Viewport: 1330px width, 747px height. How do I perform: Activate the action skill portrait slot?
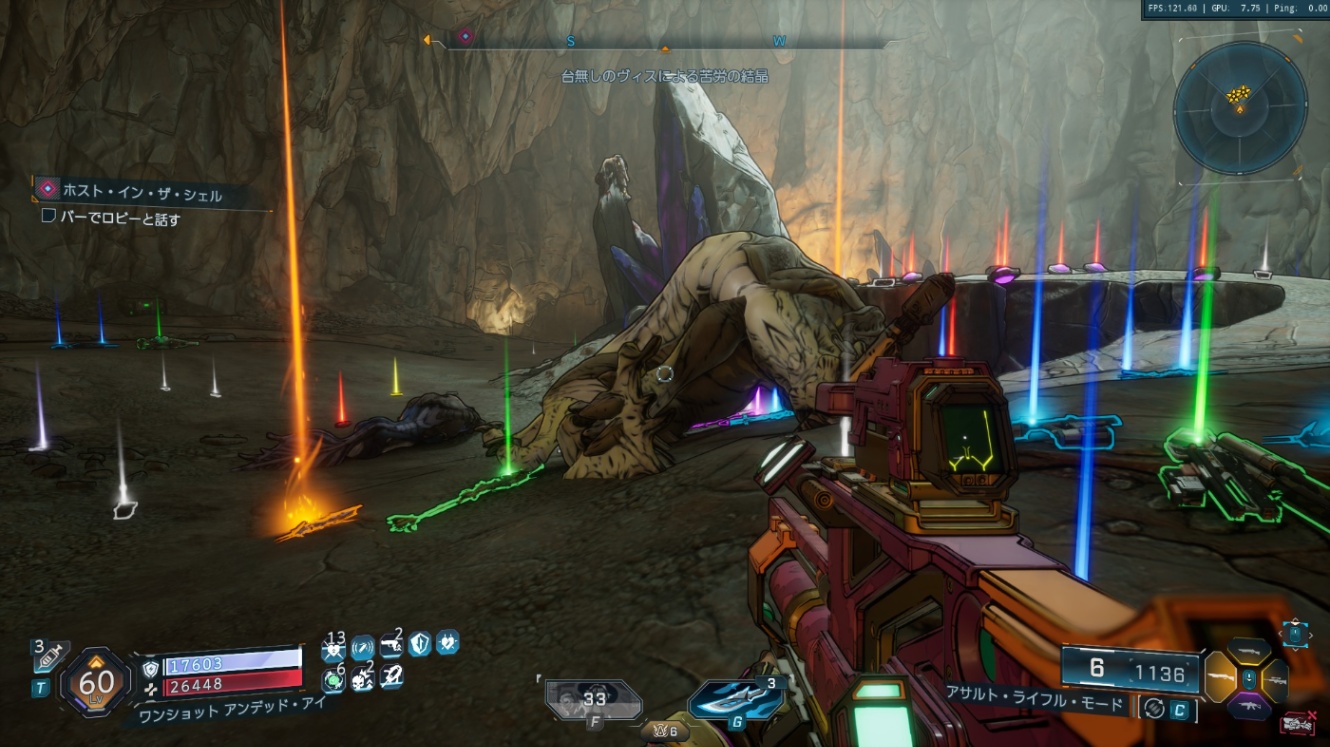click(x=594, y=700)
